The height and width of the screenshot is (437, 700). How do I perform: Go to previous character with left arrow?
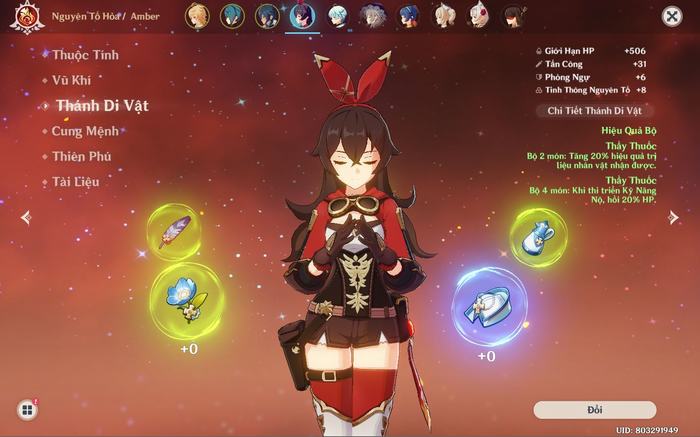[x=26, y=217]
